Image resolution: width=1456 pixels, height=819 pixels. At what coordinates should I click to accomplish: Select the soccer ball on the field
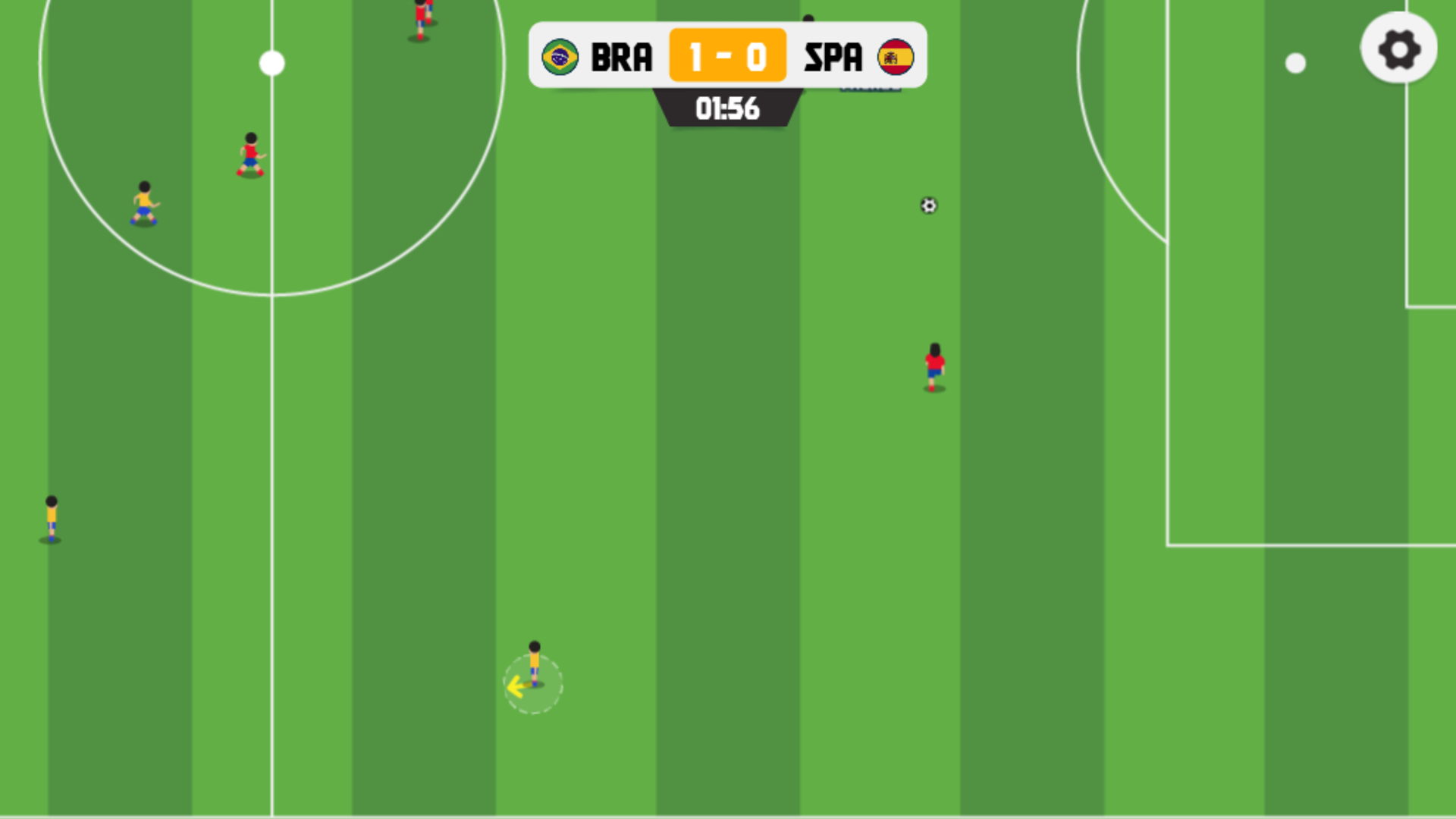pyautogui.click(x=928, y=206)
